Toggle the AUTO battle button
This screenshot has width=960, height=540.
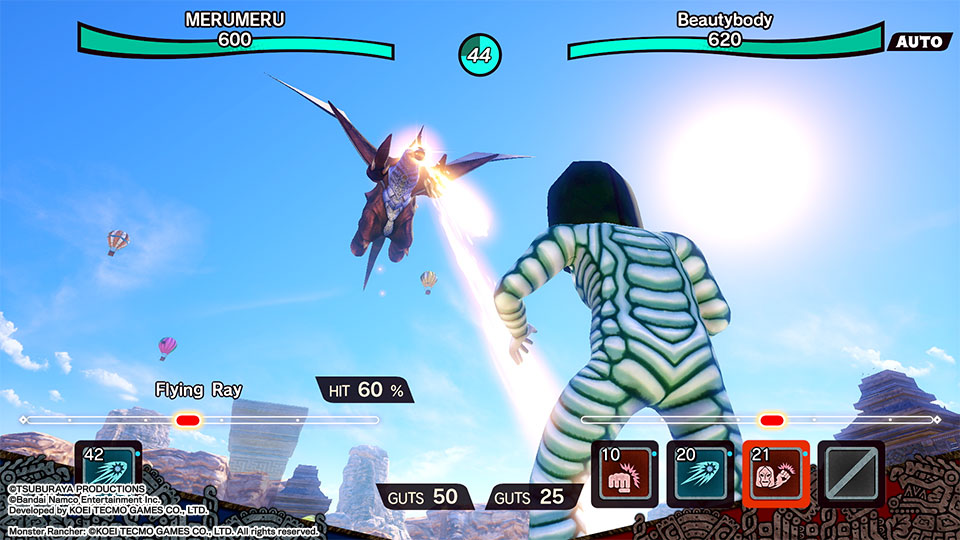[x=919, y=42]
